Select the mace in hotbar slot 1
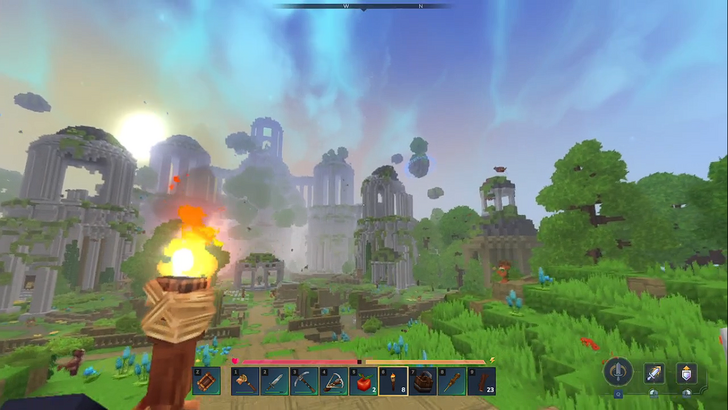 [245, 381]
